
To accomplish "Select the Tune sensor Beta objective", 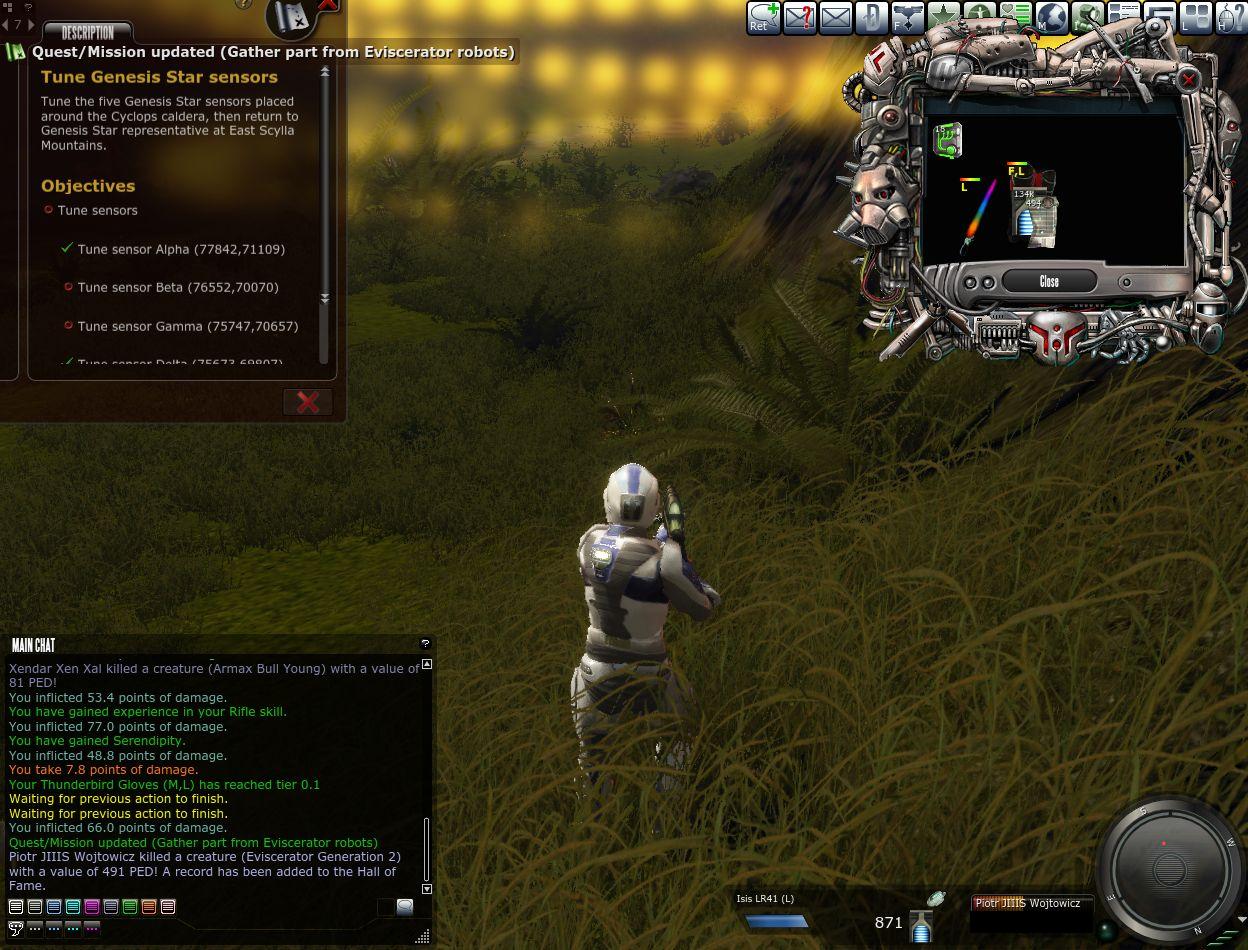I will point(177,288).
